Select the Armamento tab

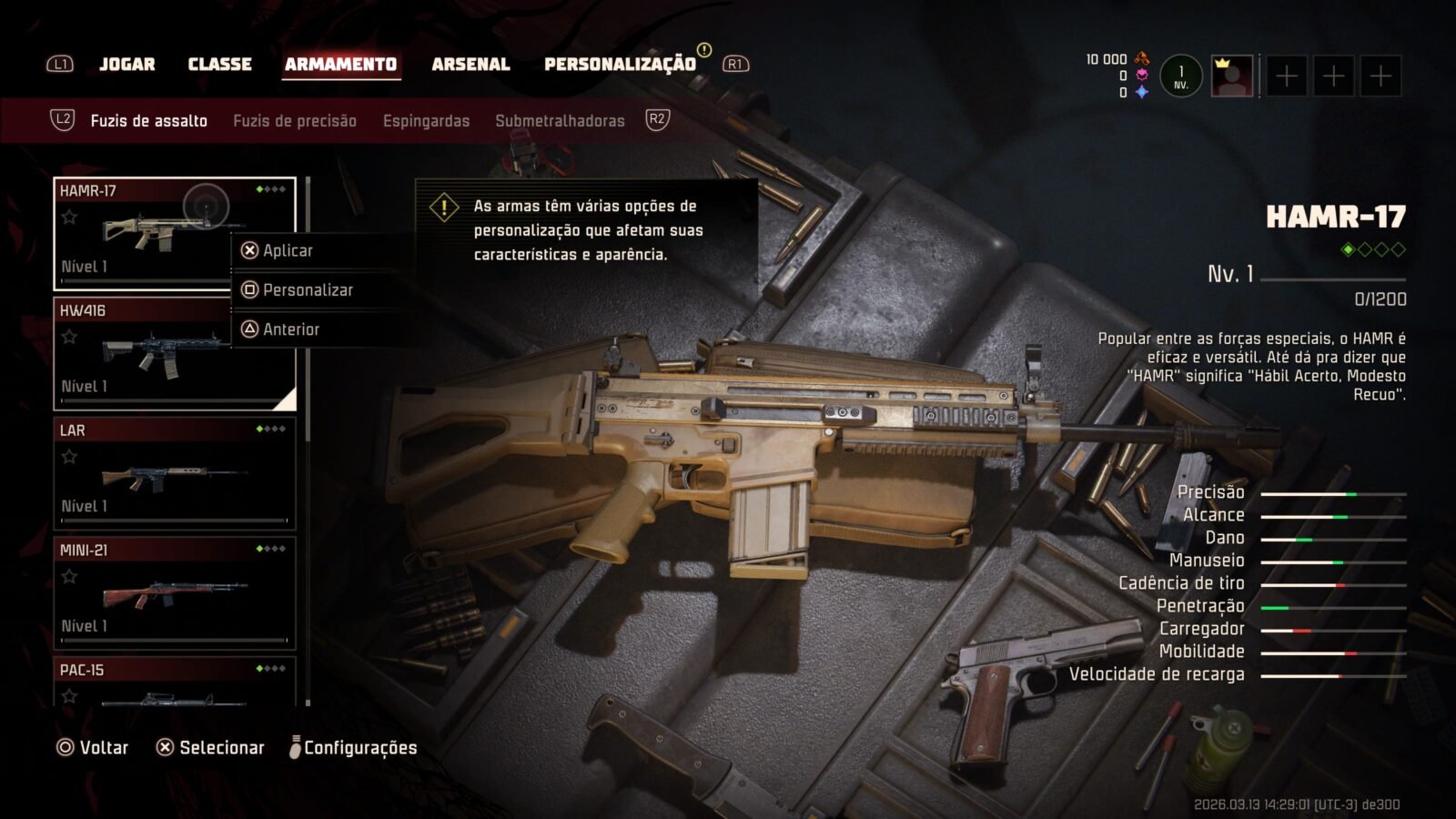coord(340,64)
